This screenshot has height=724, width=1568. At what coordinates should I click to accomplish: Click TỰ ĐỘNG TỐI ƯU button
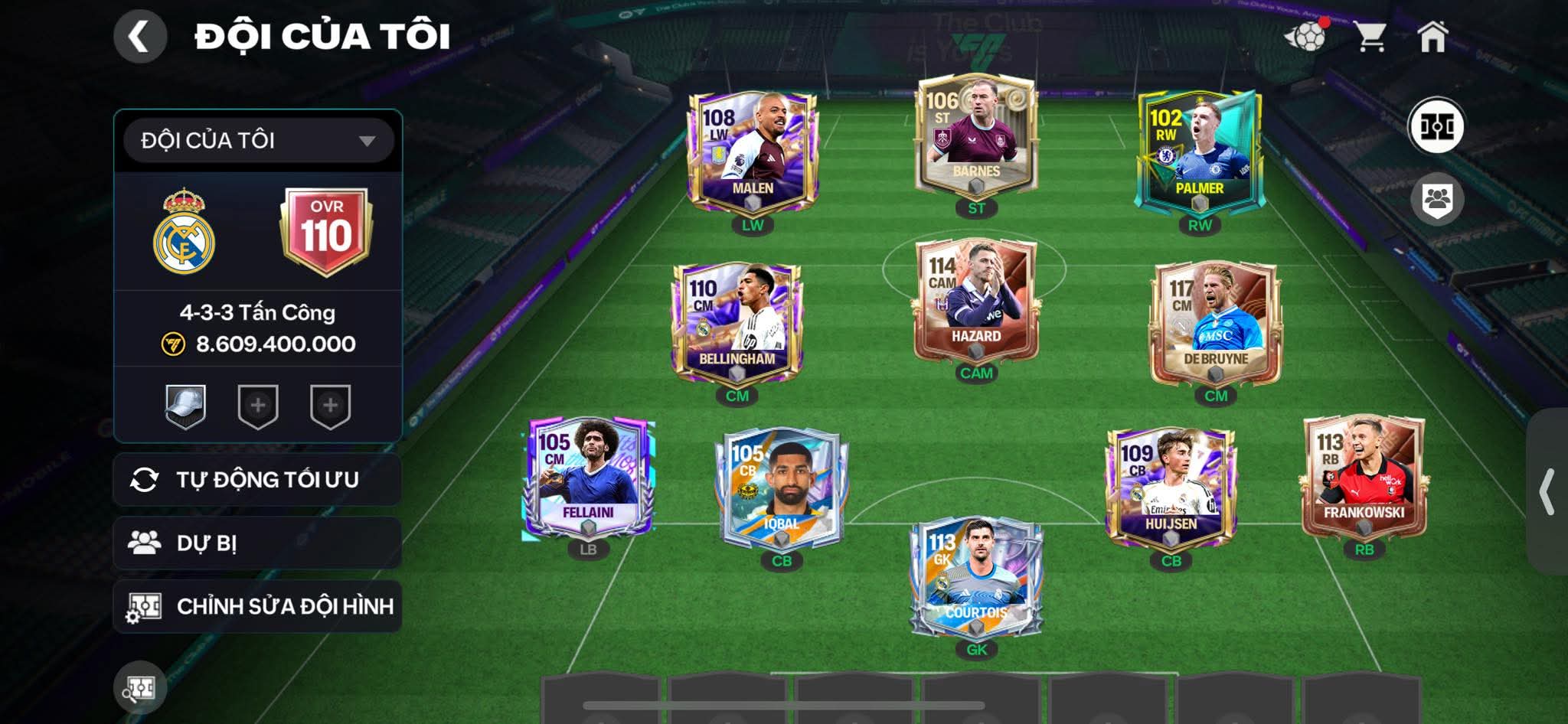click(258, 480)
